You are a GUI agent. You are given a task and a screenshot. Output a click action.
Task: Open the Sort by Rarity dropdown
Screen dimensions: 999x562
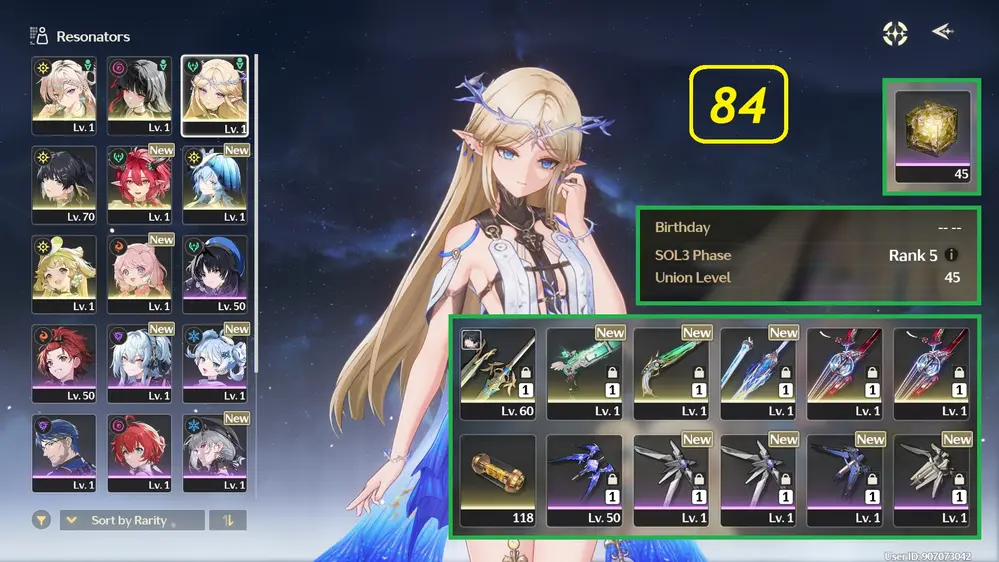point(132,520)
